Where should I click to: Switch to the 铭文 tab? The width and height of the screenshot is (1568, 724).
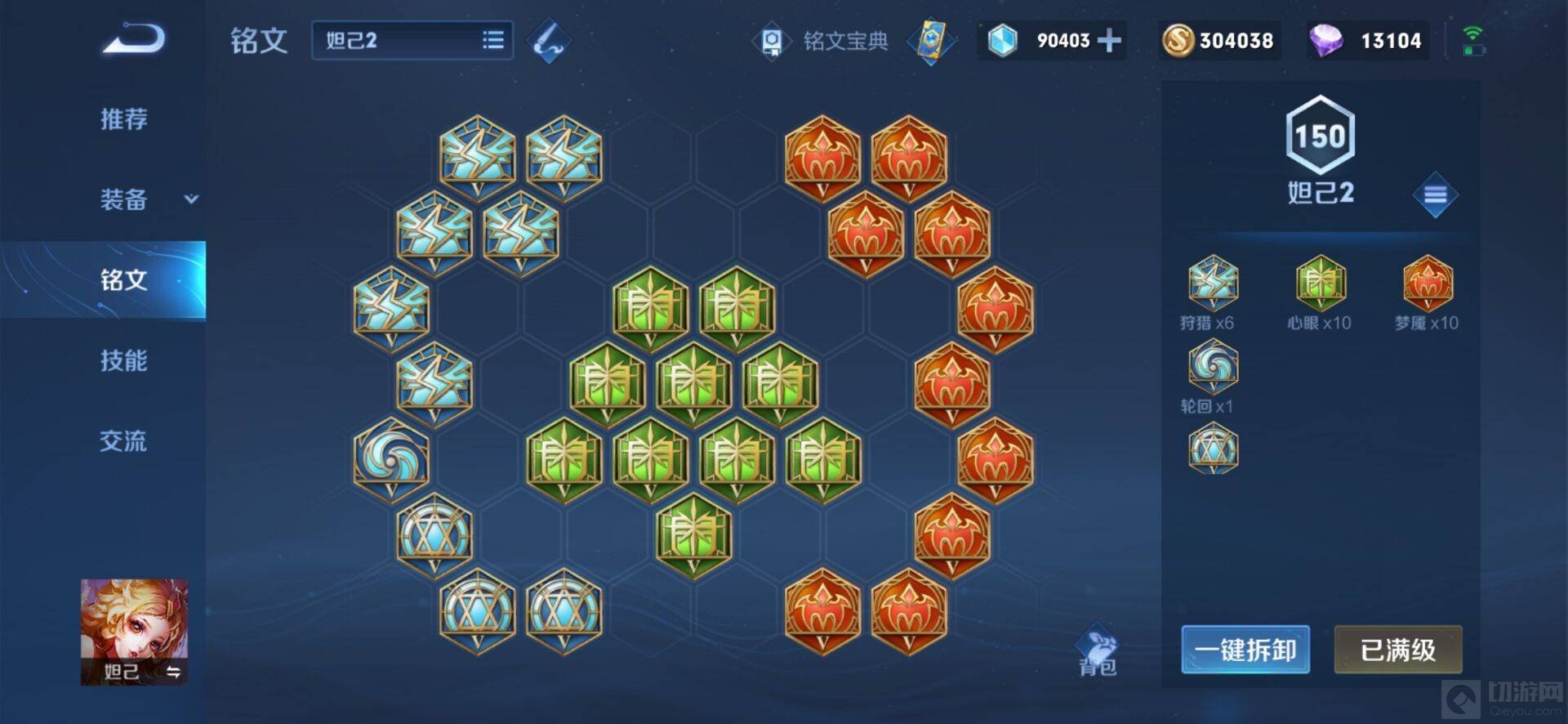point(124,279)
